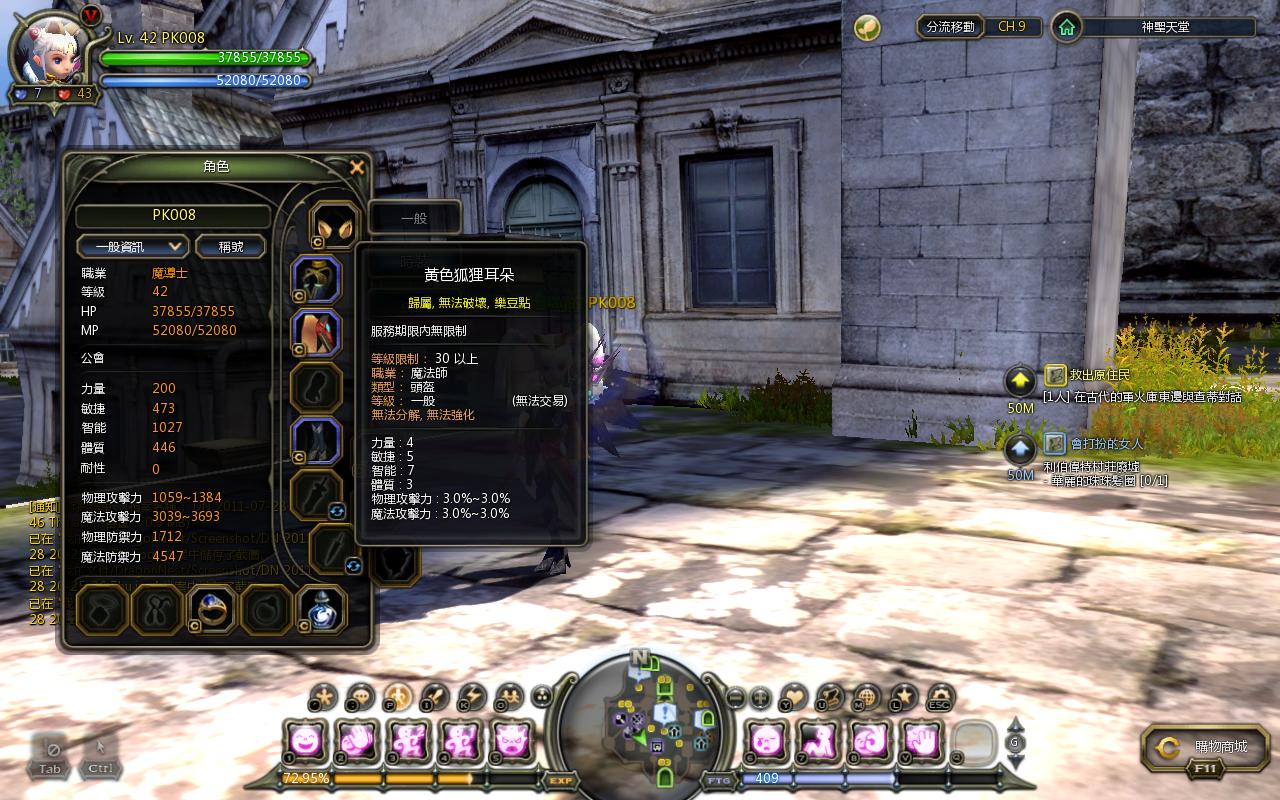
Task: Open the globe world map icon
Action: point(867,697)
